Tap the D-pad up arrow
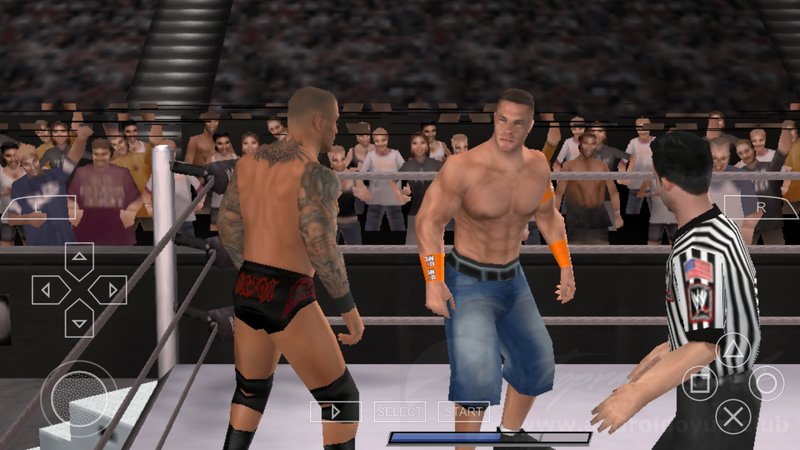 coord(79,261)
